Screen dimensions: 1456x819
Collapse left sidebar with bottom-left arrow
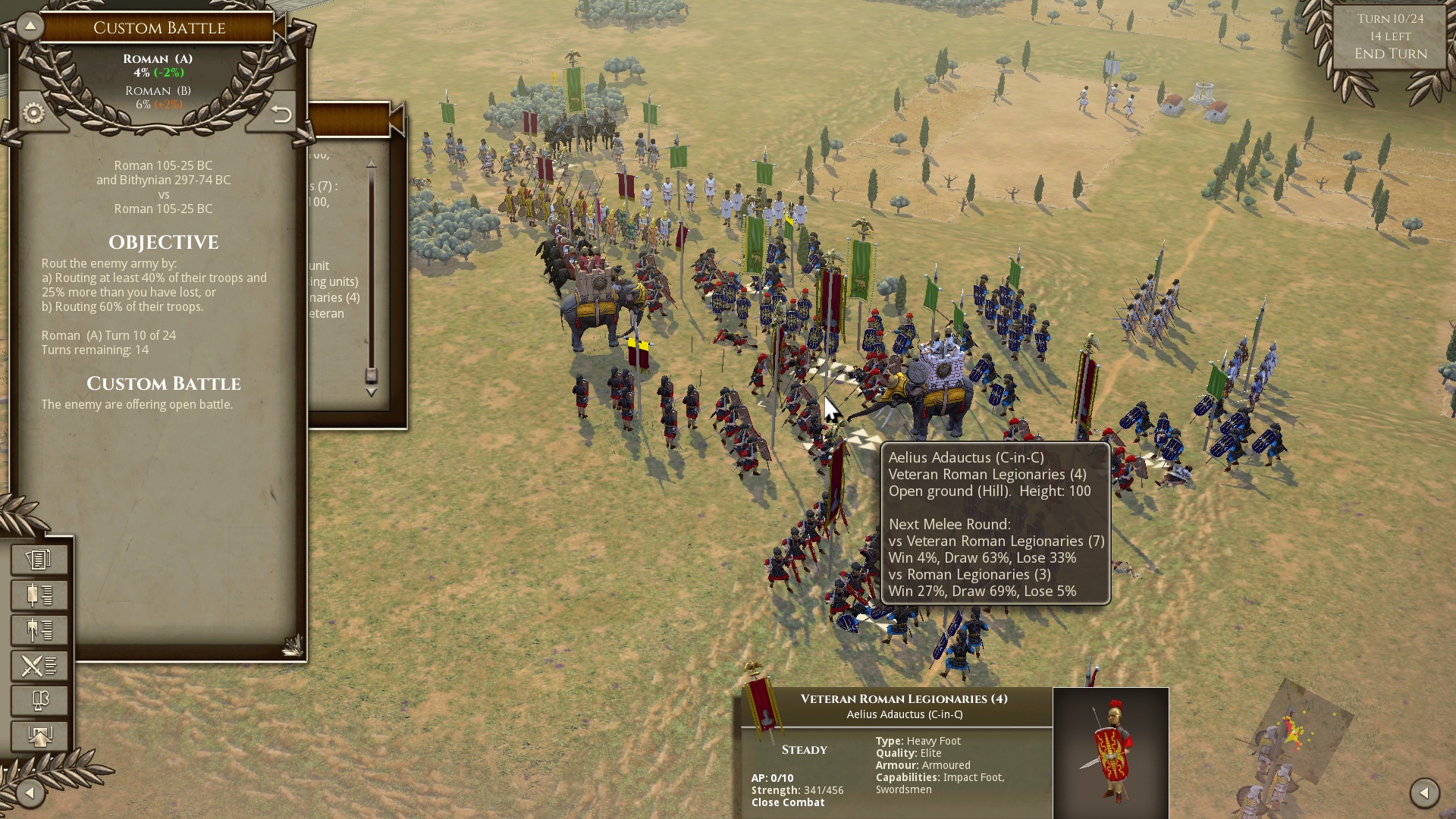coord(30,793)
